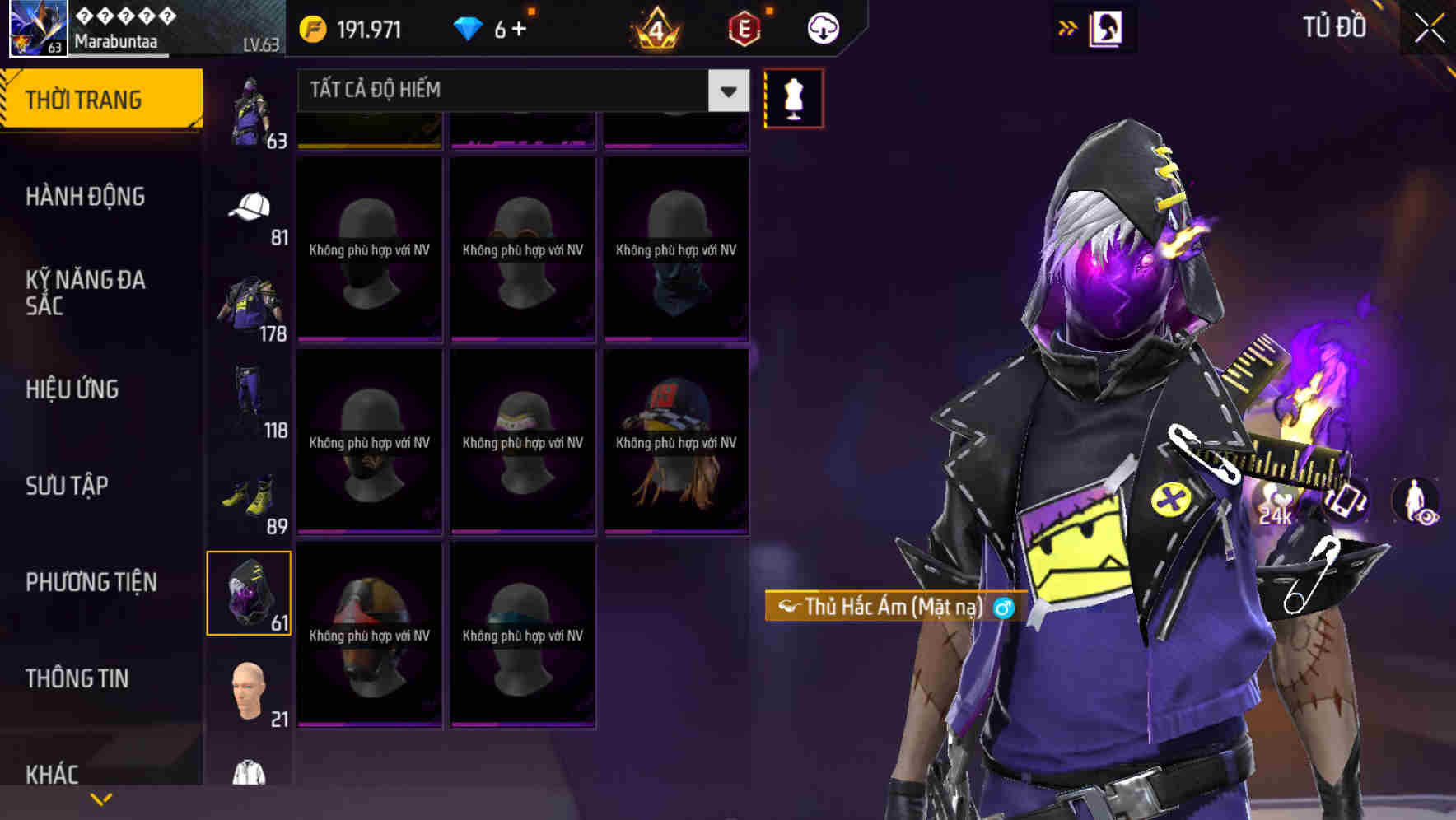Viewport: 1456px width, 820px height.
Task: Open the TẤT CẢ ĐỘ HIẾM rarity dropdown
Action: tap(511, 90)
